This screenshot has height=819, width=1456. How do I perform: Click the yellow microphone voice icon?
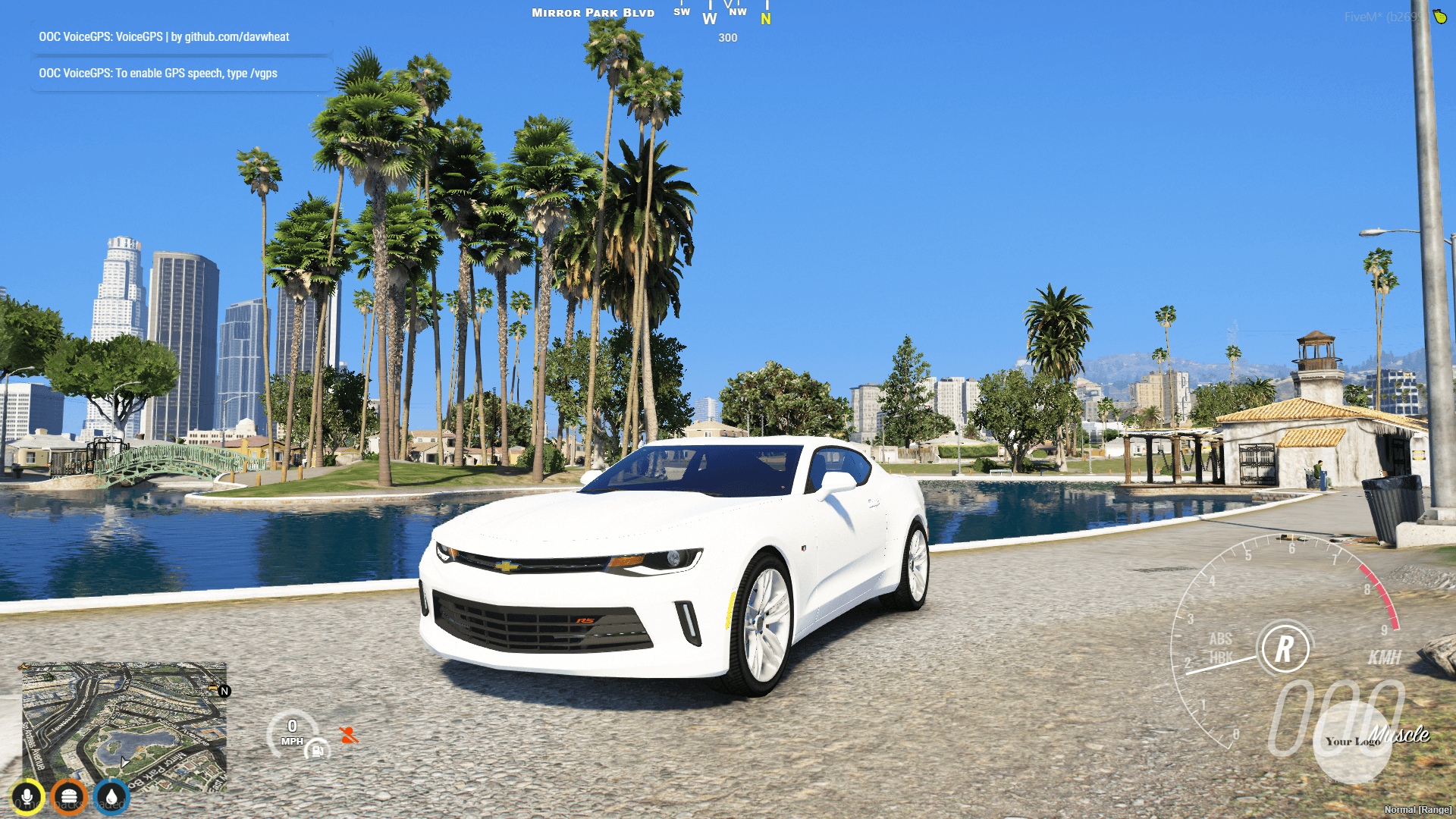(27, 796)
